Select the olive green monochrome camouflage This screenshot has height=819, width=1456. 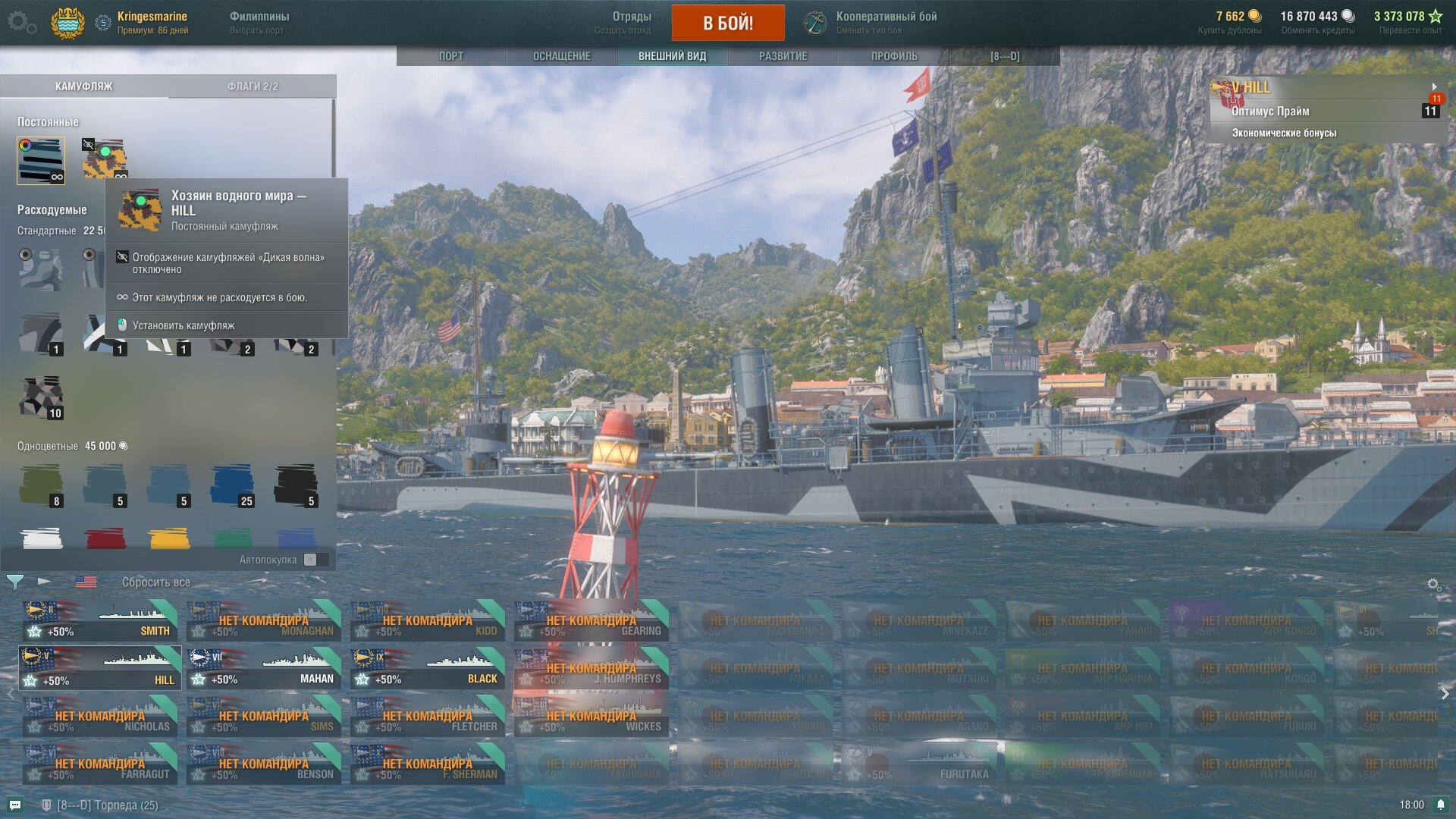coord(41,485)
